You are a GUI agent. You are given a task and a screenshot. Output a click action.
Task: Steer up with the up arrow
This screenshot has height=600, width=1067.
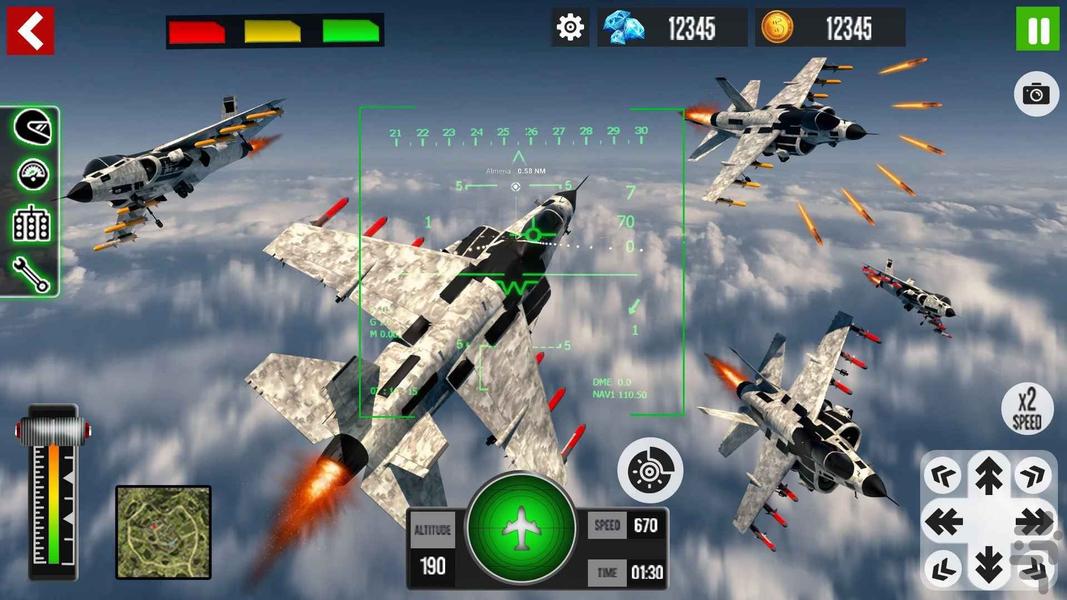click(988, 474)
